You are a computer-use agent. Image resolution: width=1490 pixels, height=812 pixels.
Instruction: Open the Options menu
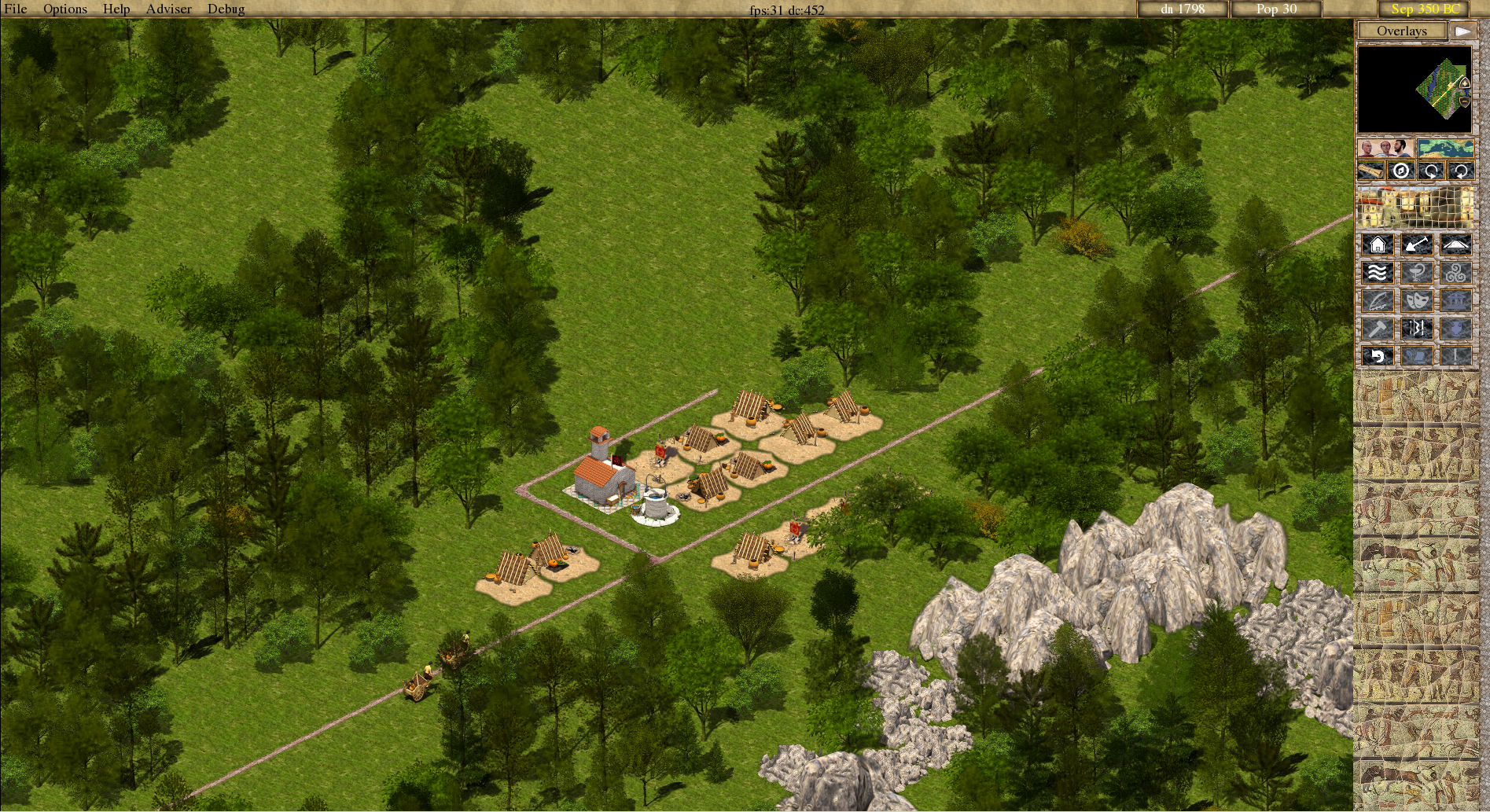tap(64, 9)
